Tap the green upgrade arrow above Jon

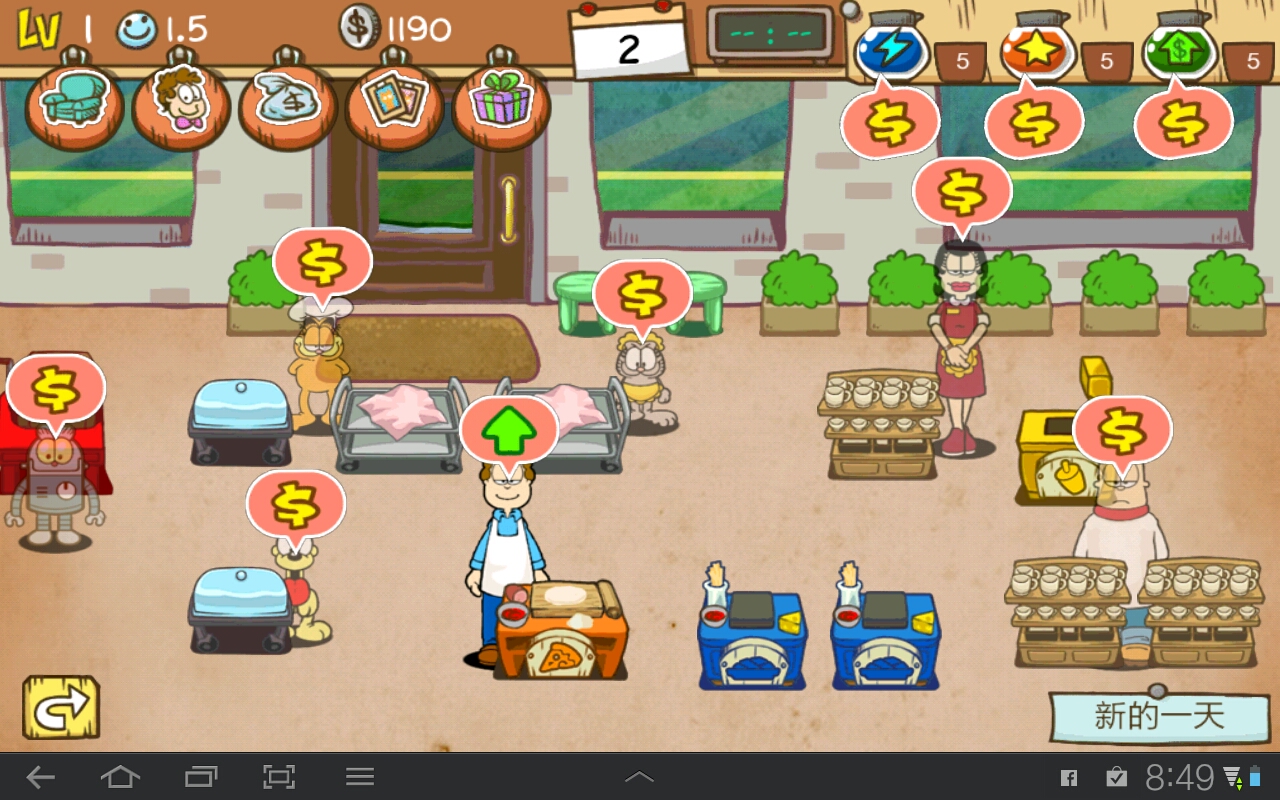click(509, 430)
